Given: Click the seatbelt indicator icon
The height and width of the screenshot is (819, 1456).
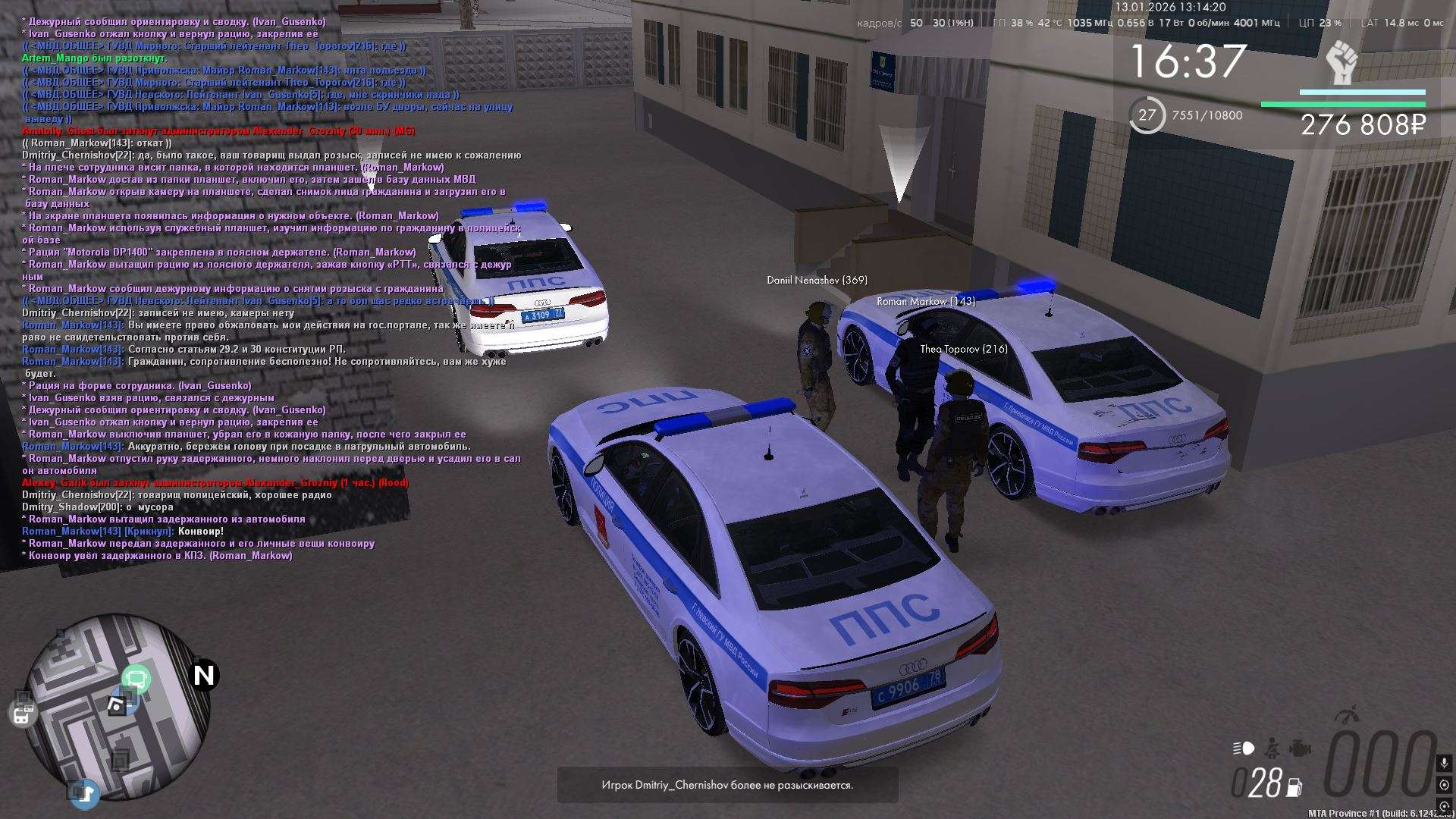Looking at the screenshot, I should click(1273, 748).
